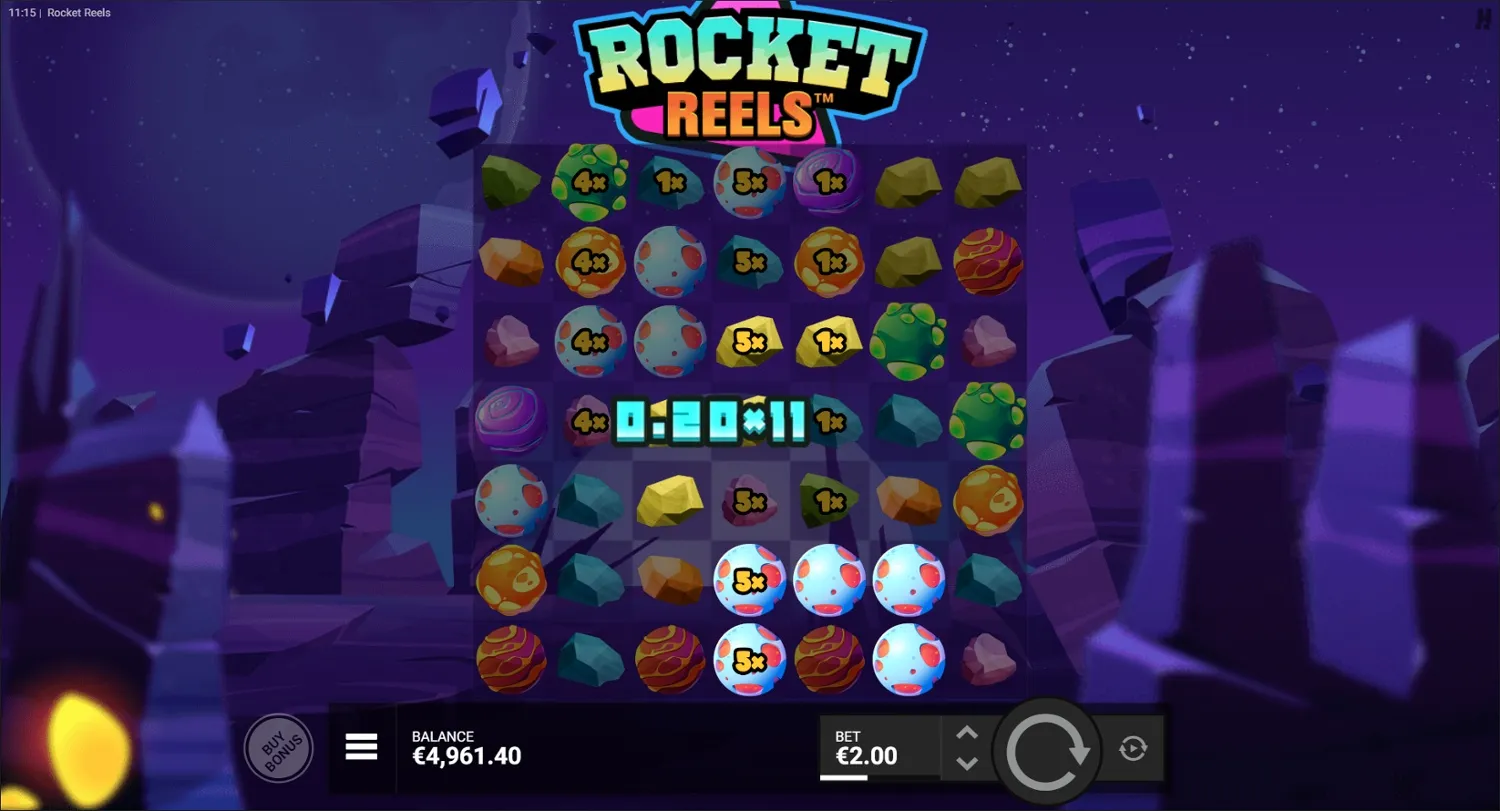Click the 0.20x11 win multiplier display
Image resolution: width=1500 pixels, height=811 pixels.
point(710,422)
